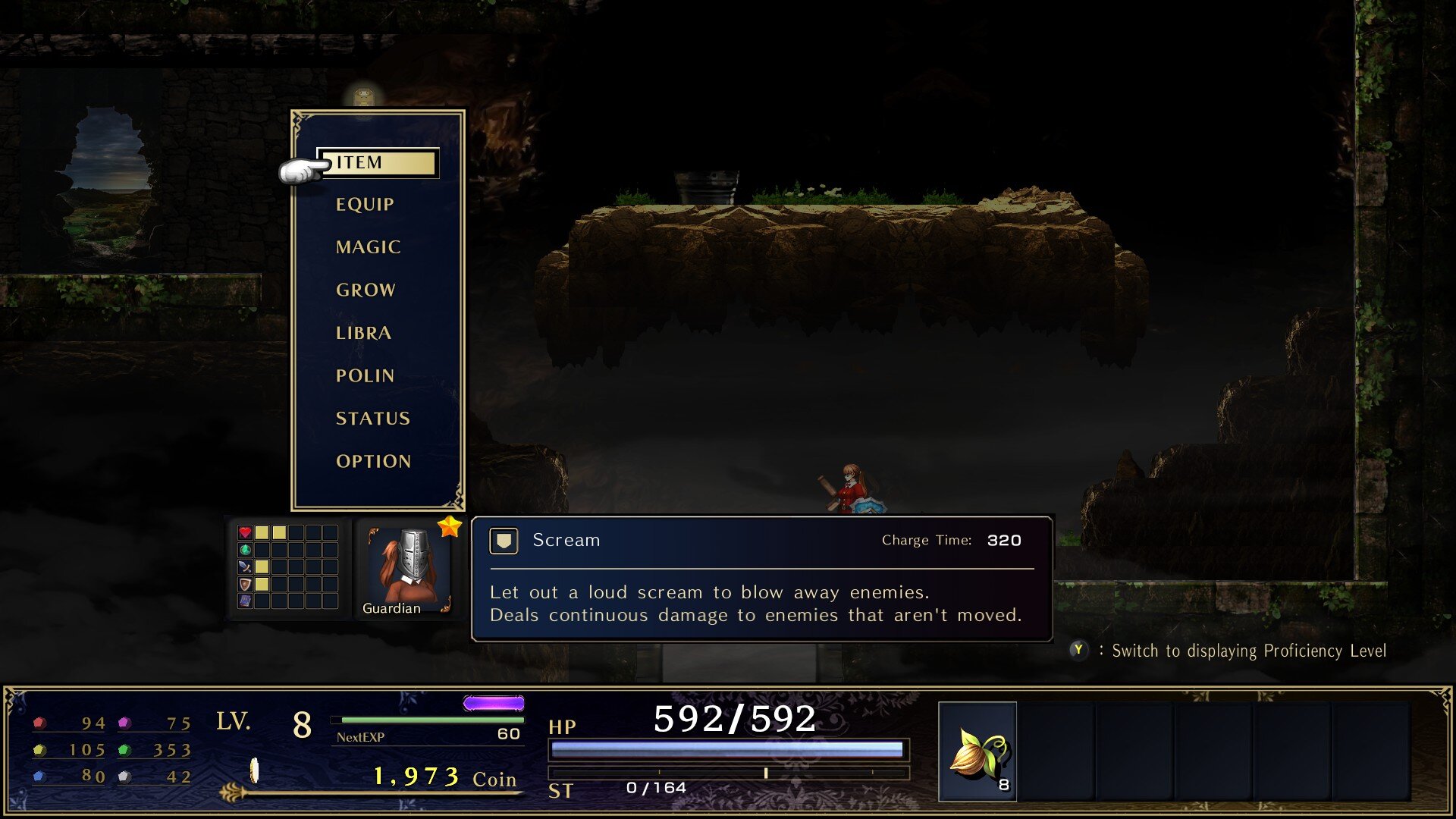This screenshot has height=819, width=1456.
Task: Click the star badge on Guardian's portrait
Action: click(450, 527)
